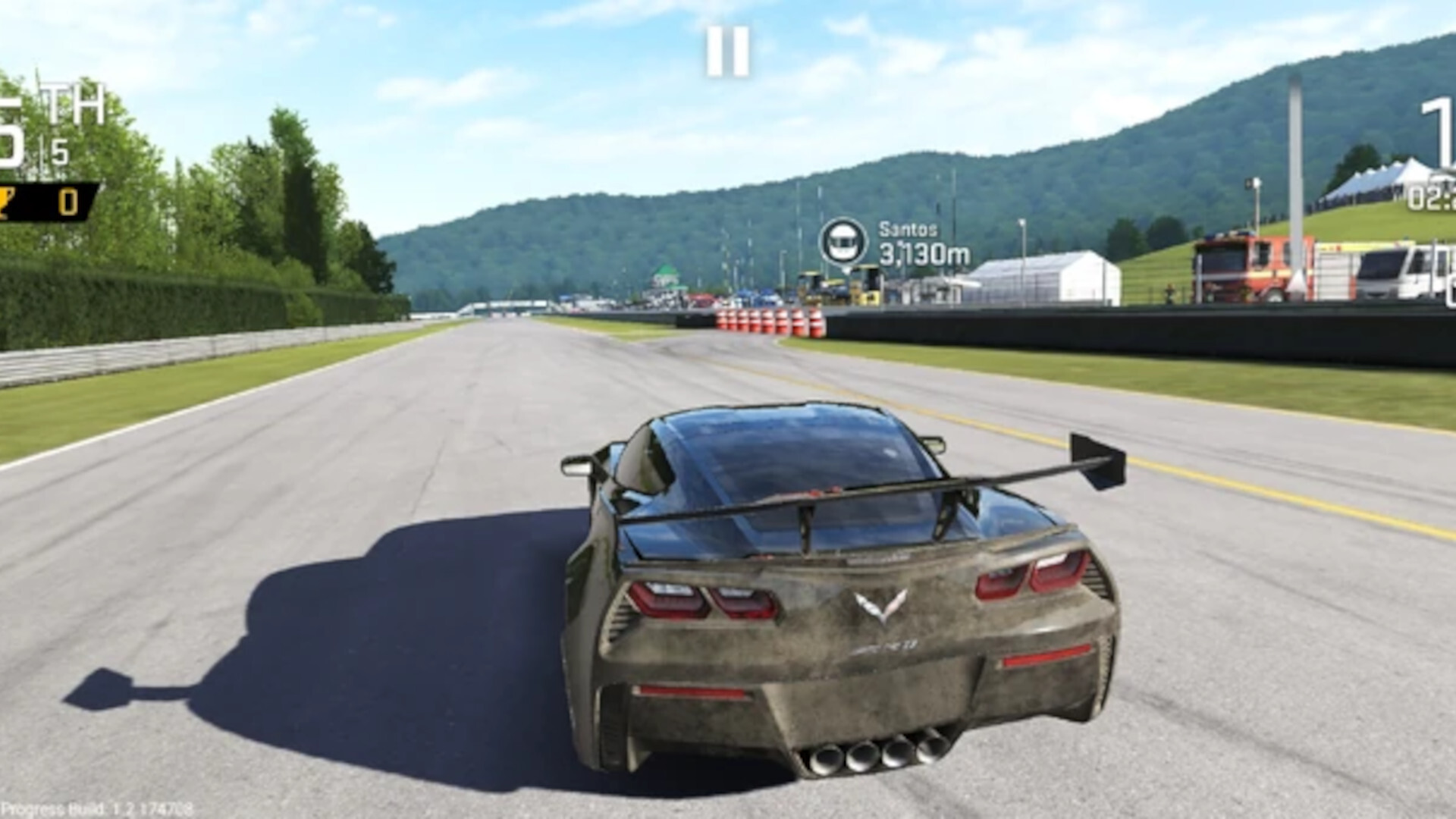This screenshot has width=1456, height=819.
Task: Tap the orange barrels lining the track
Action: [x=766, y=318]
